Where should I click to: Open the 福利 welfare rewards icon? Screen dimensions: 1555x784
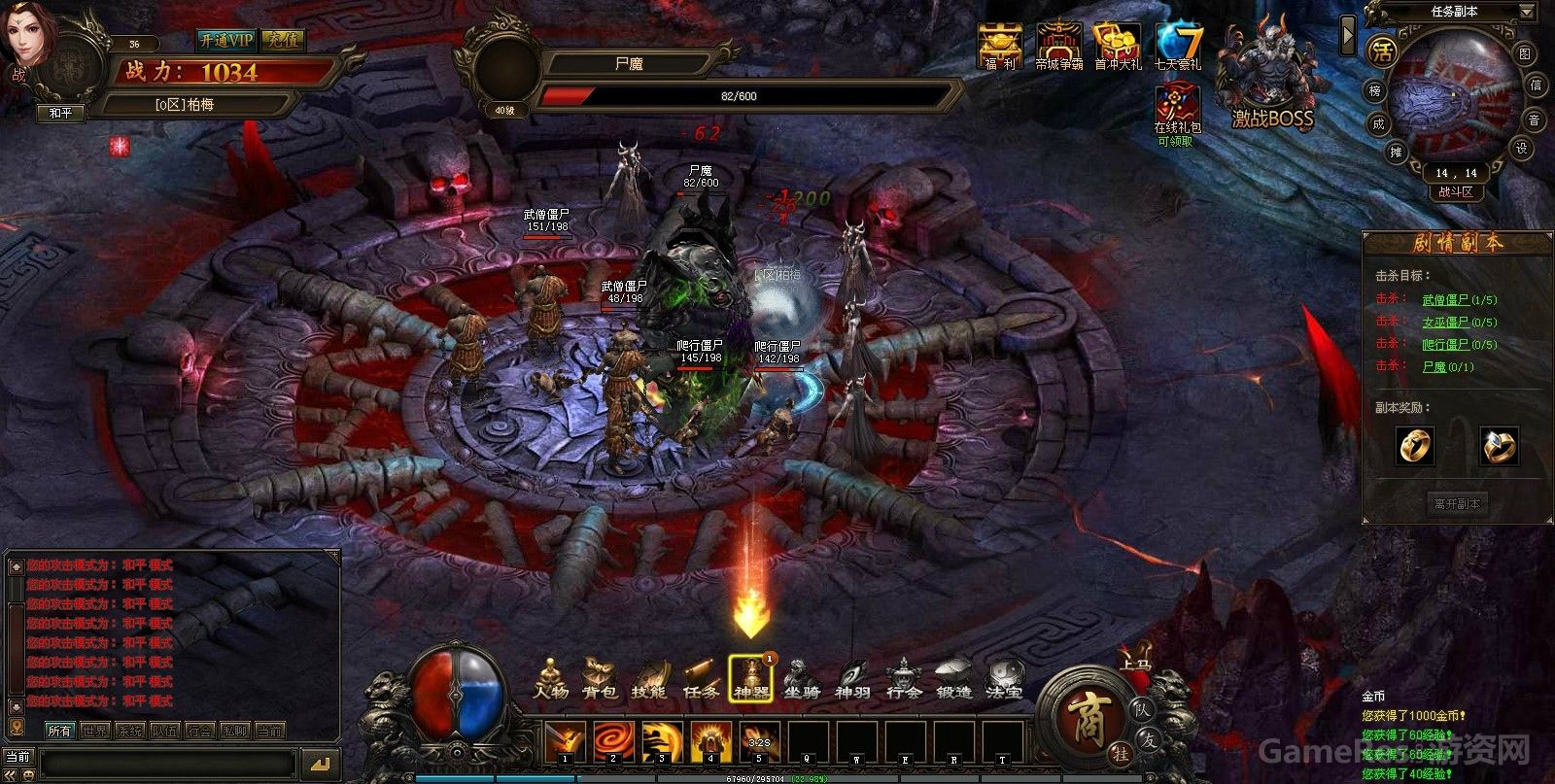(999, 47)
